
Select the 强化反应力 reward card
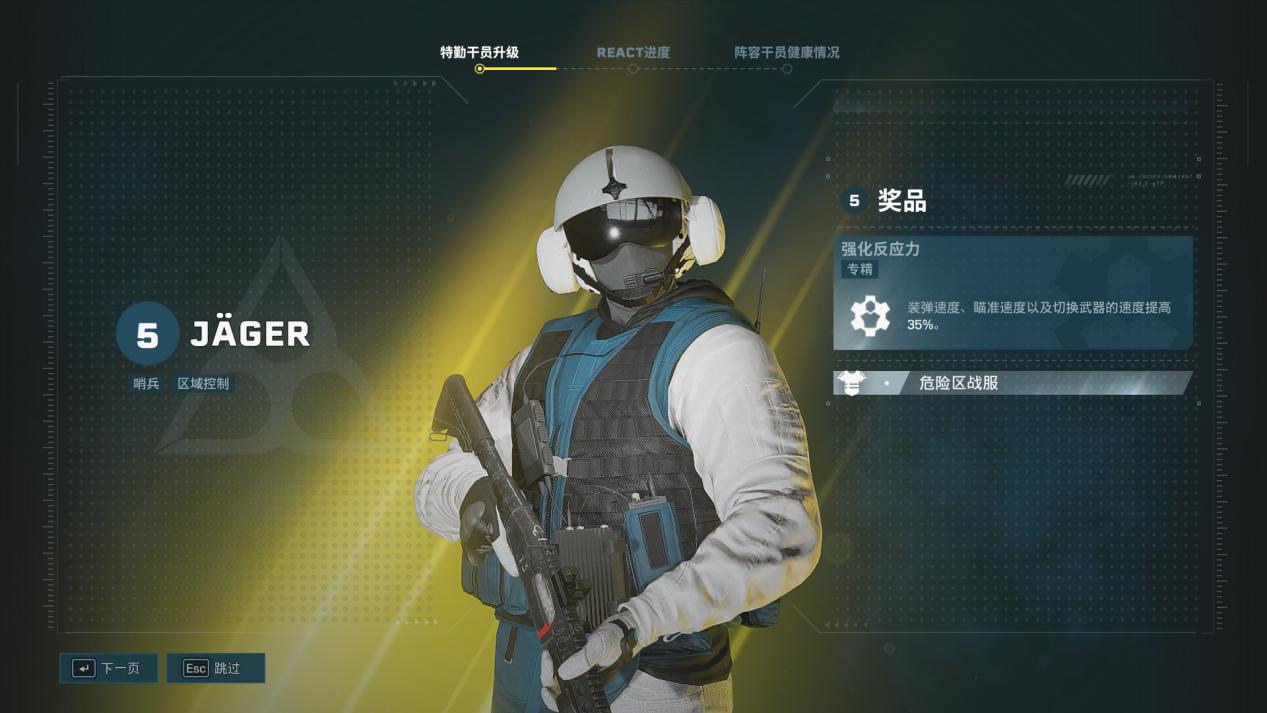point(1012,293)
